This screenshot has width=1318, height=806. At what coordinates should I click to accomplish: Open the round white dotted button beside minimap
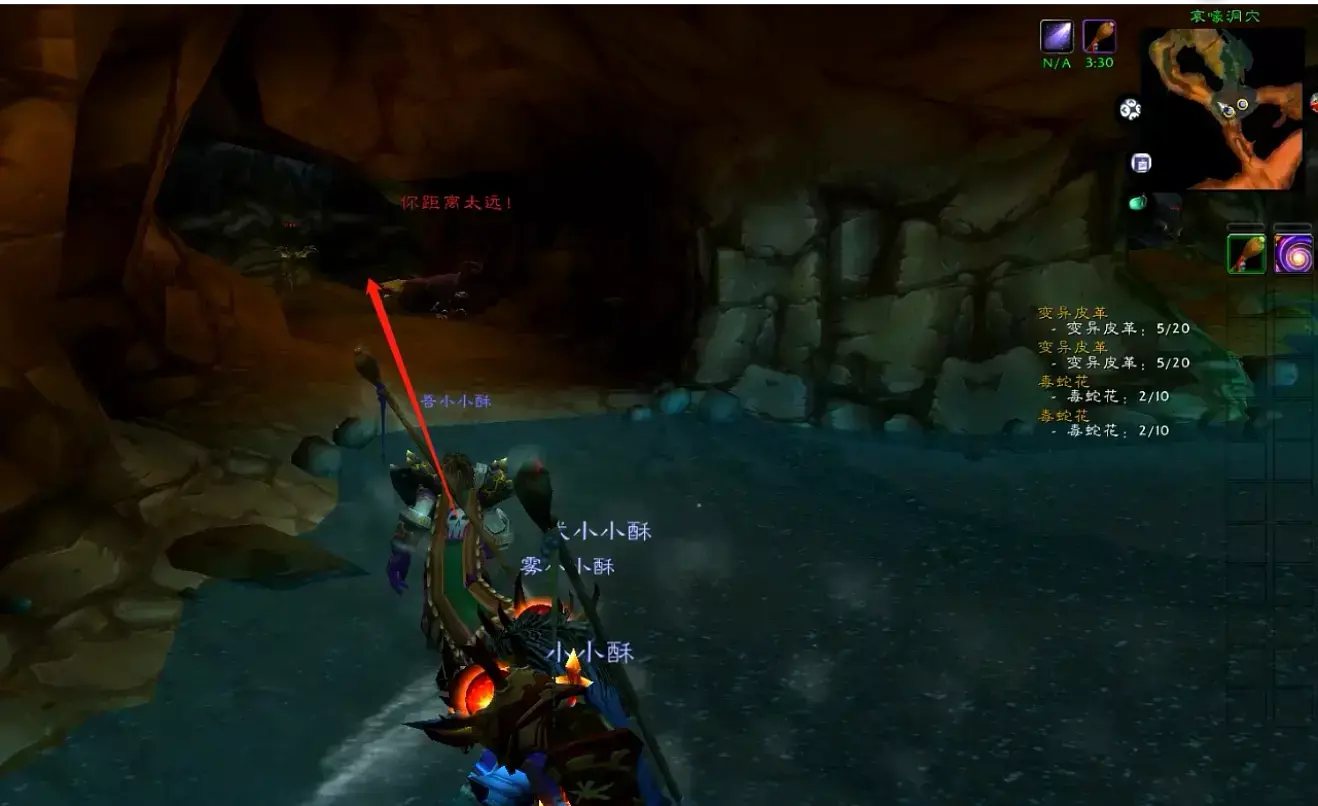click(x=1130, y=110)
